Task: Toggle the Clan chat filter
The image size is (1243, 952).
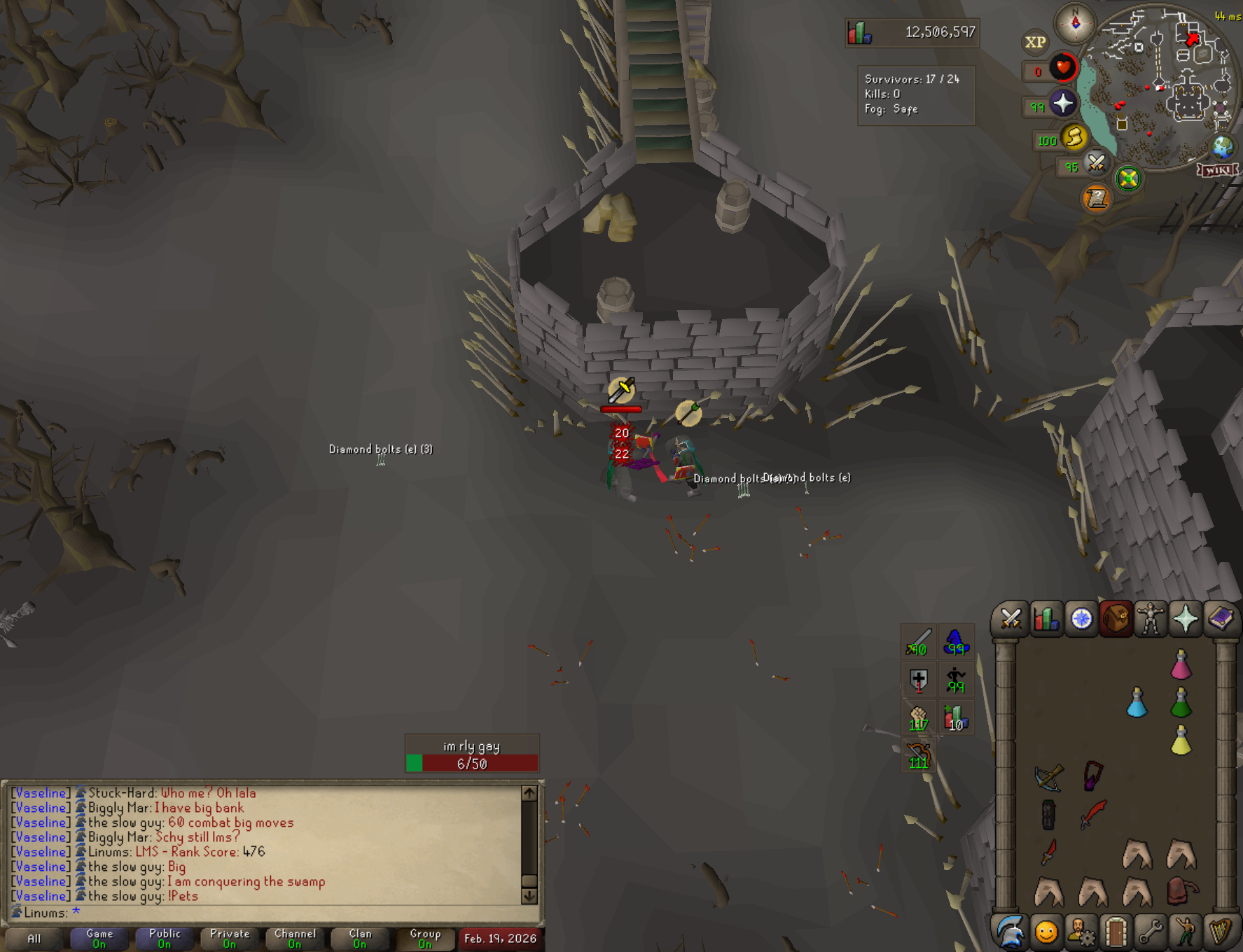Action: [x=360, y=938]
